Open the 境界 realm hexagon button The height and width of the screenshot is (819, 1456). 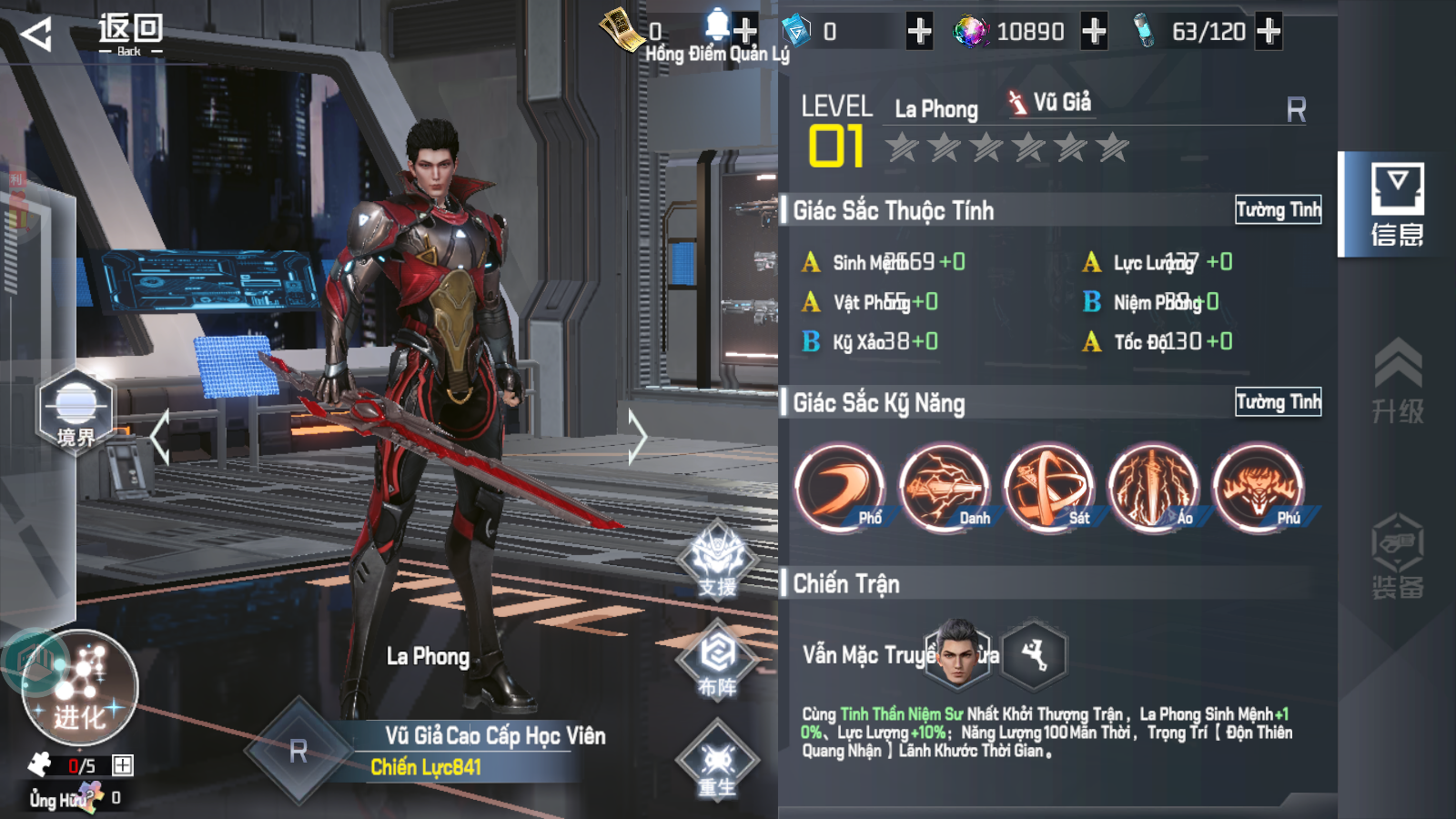(76, 411)
